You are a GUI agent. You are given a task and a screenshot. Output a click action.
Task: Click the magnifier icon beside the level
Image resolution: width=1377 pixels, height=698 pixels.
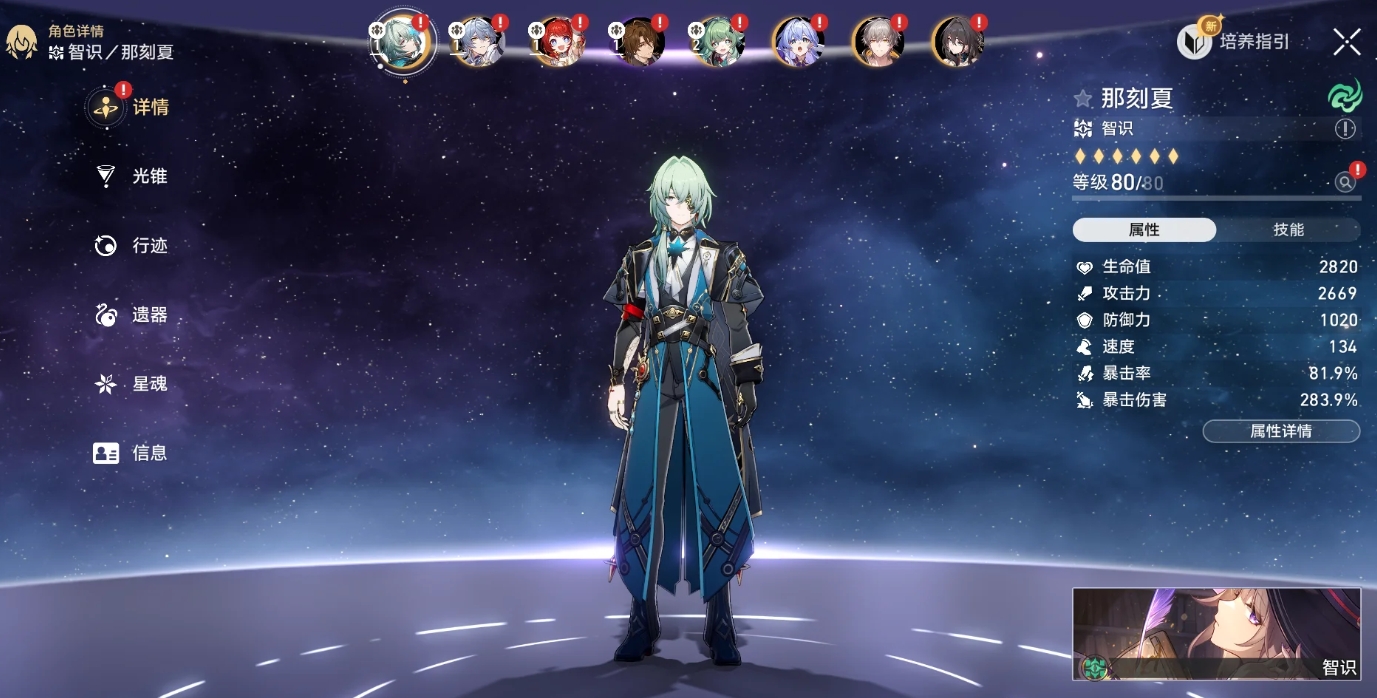pyautogui.click(x=1345, y=182)
